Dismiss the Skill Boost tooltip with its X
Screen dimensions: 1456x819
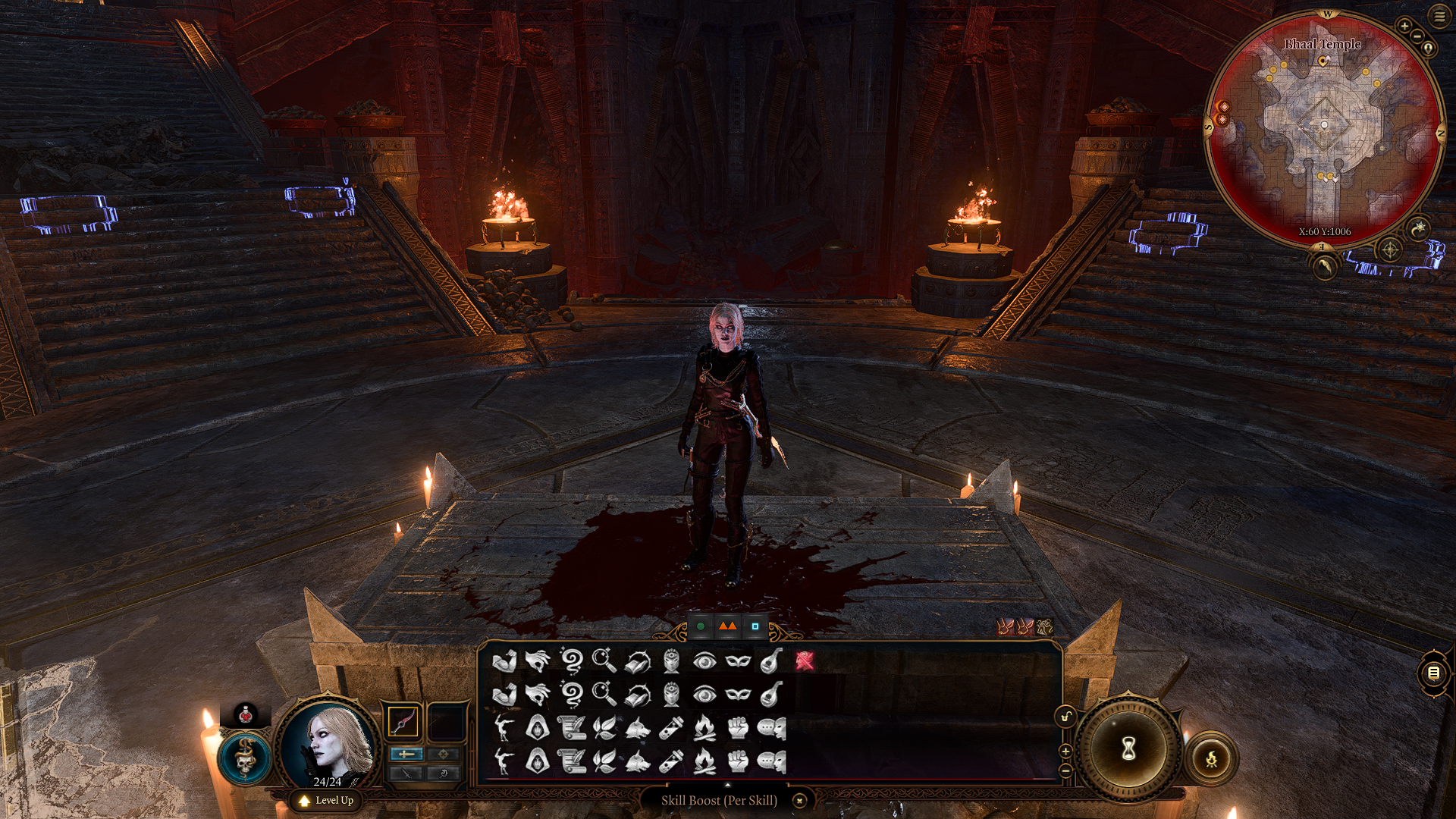tap(799, 800)
